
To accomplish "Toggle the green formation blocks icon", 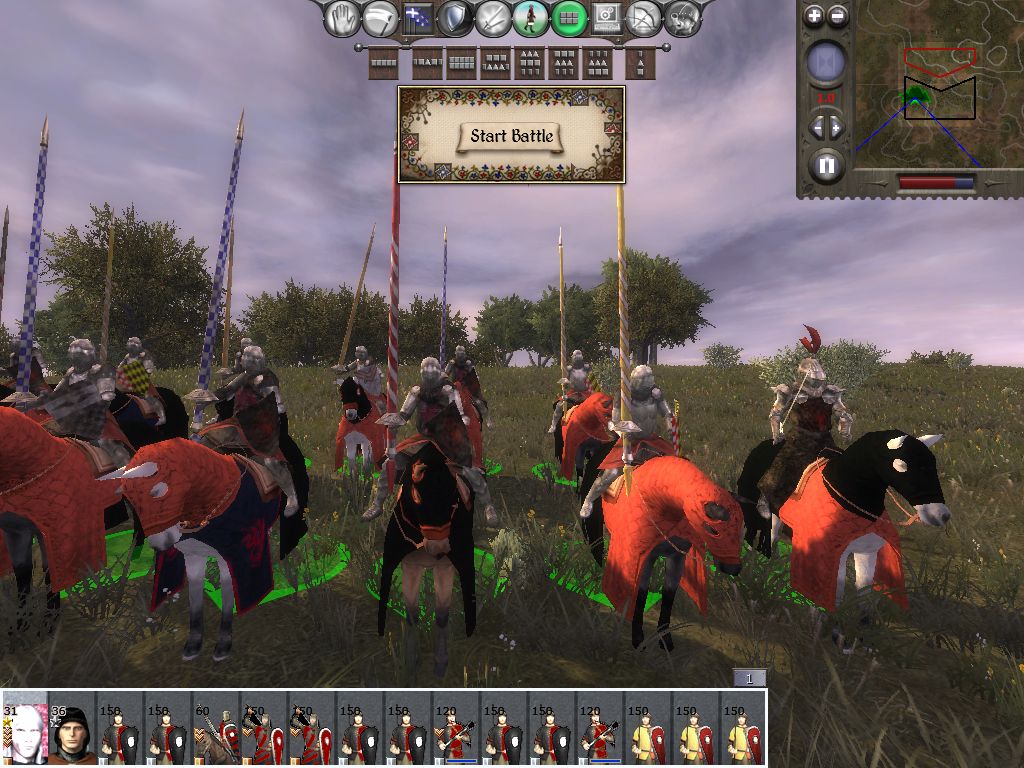I will tap(569, 17).
